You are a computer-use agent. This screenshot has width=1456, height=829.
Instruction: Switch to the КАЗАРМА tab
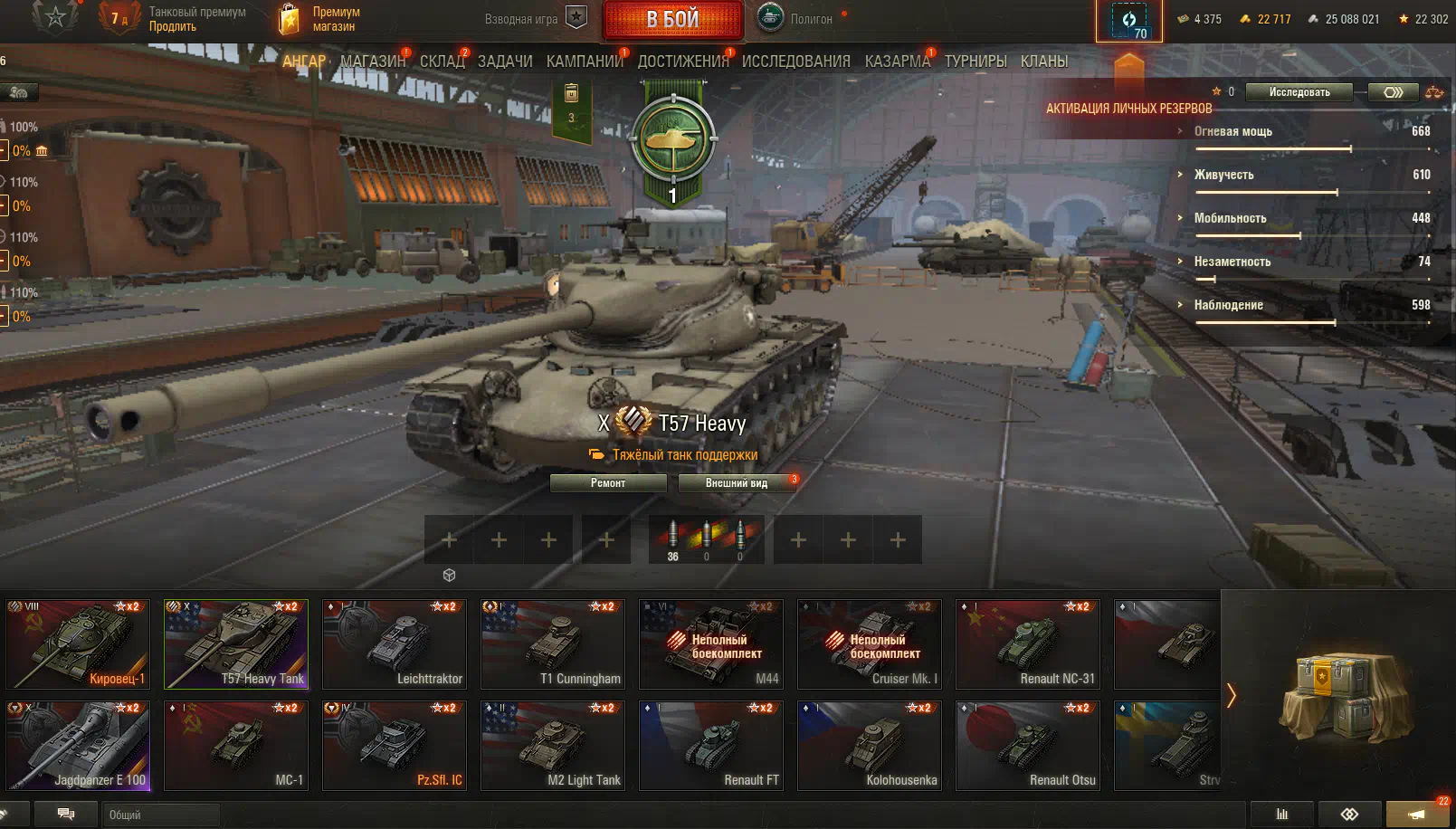click(x=897, y=62)
